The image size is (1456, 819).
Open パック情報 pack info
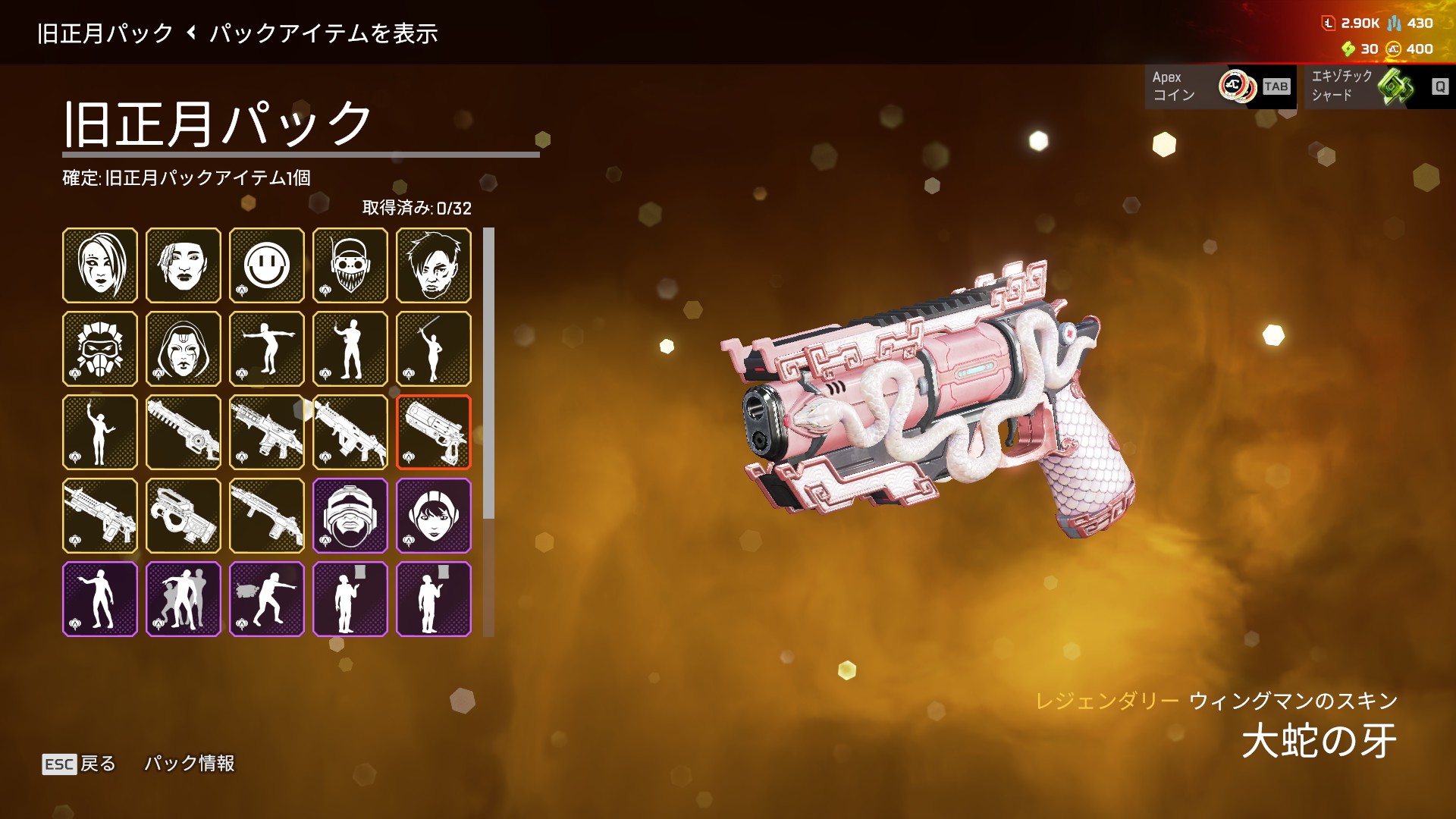coord(190,764)
